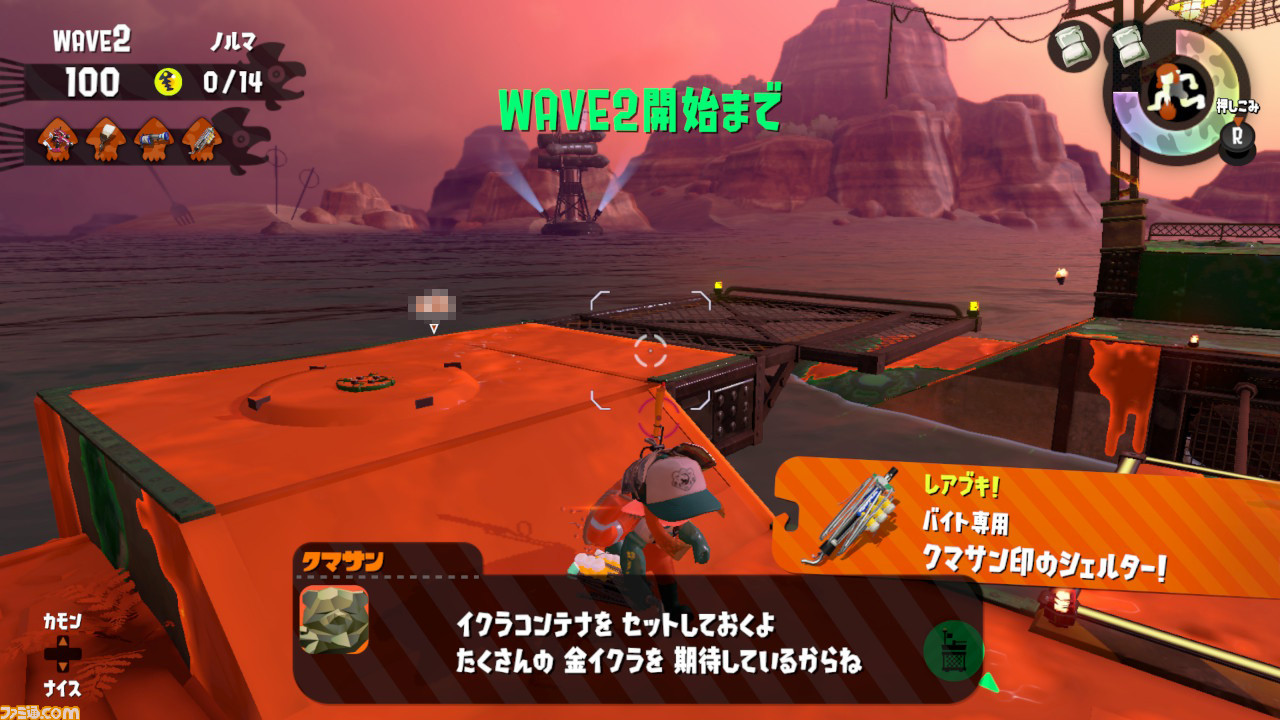Viewport: 1280px width, 720px height.
Task: Click the pink brella weapon squid icon
Action: [x=58, y=140]
